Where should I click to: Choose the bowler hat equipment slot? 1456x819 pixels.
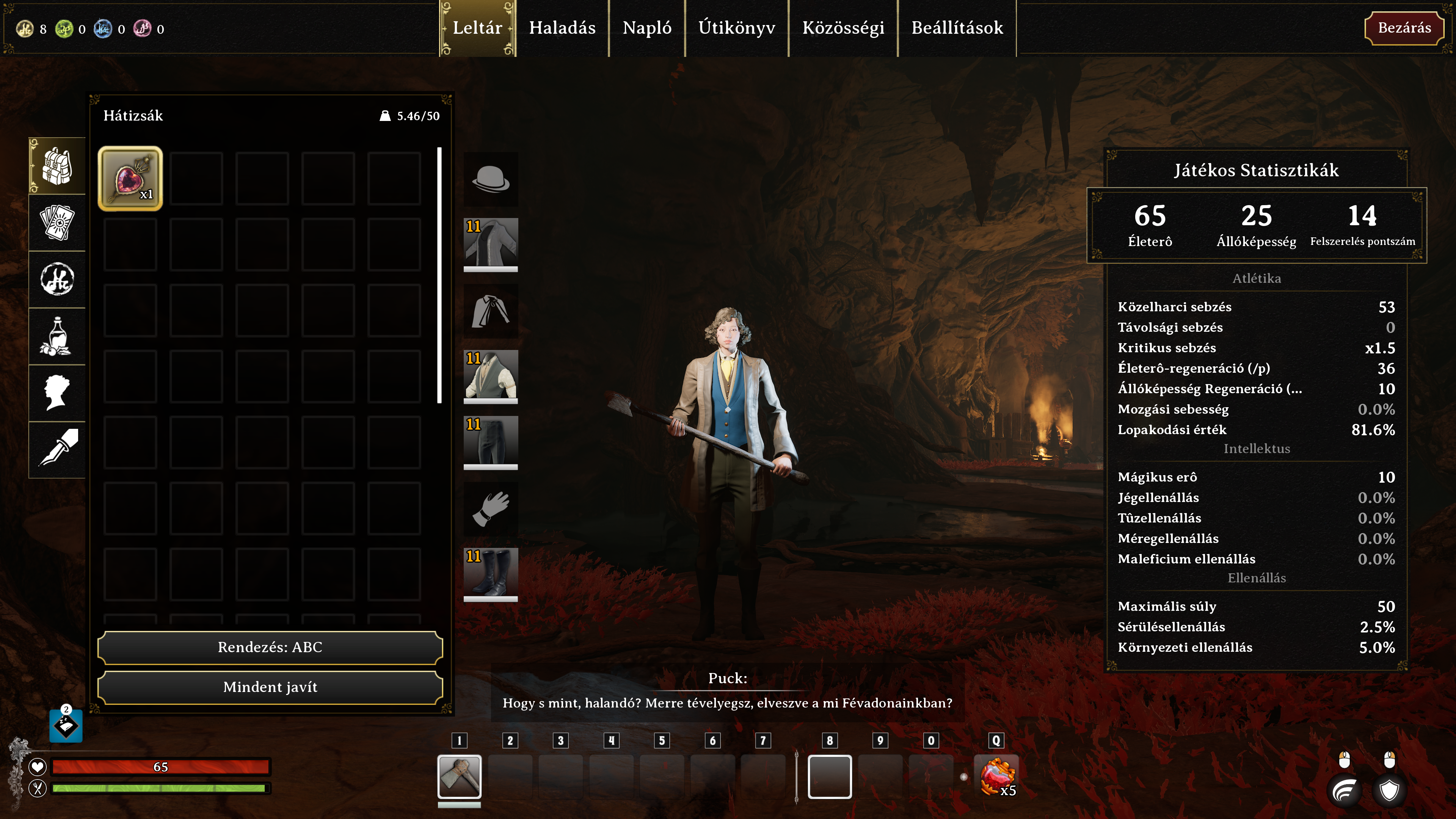click(x=491, y=179)
